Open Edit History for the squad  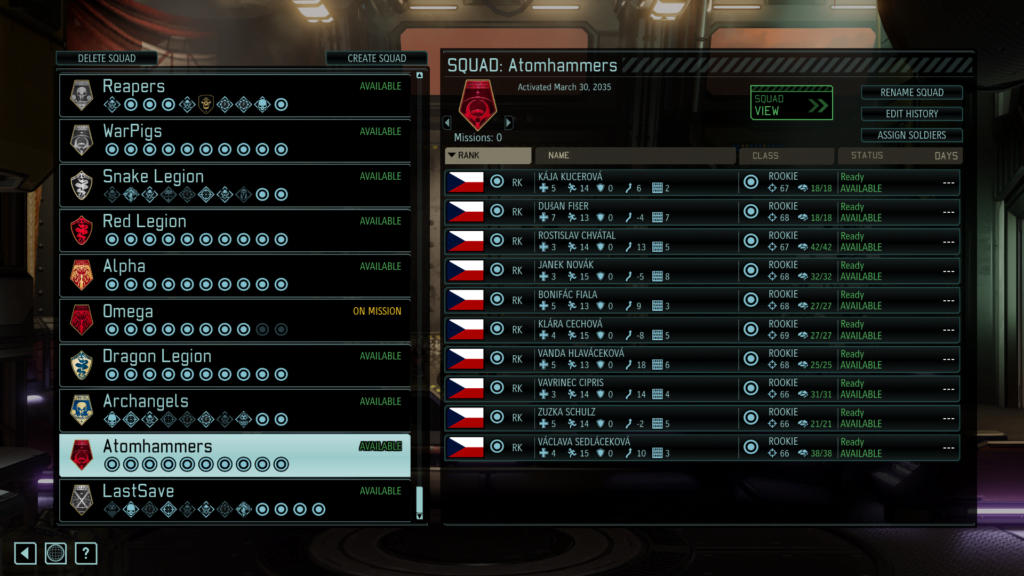click(911, 114)
